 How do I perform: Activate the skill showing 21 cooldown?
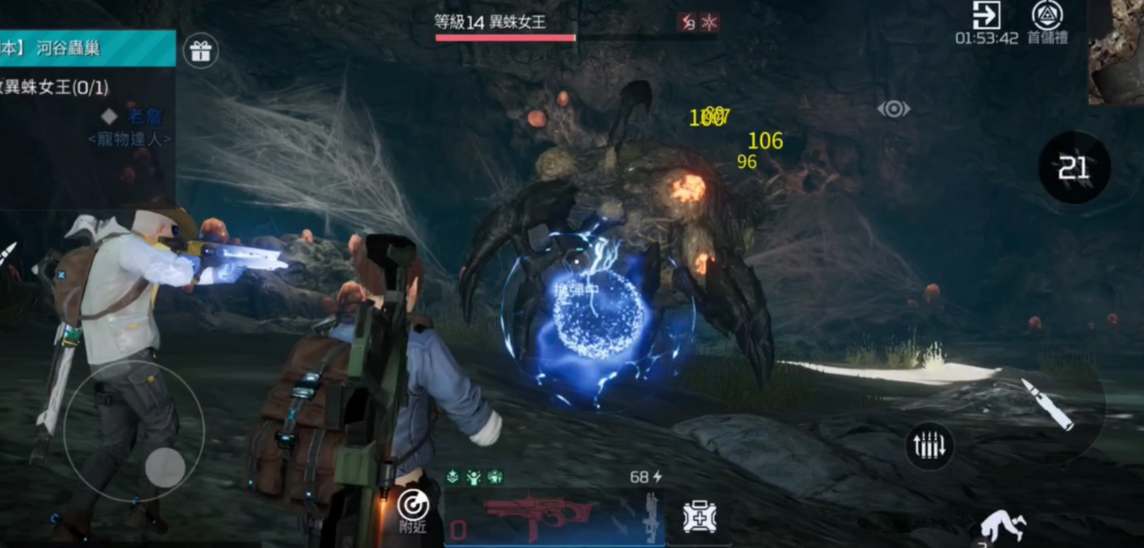click(x=1074, y=167)
